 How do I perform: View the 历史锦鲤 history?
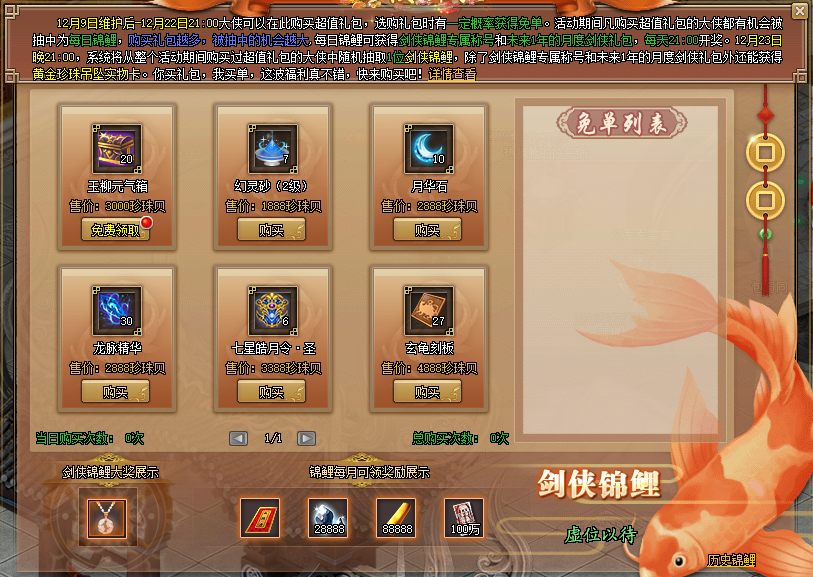point(731,560)
